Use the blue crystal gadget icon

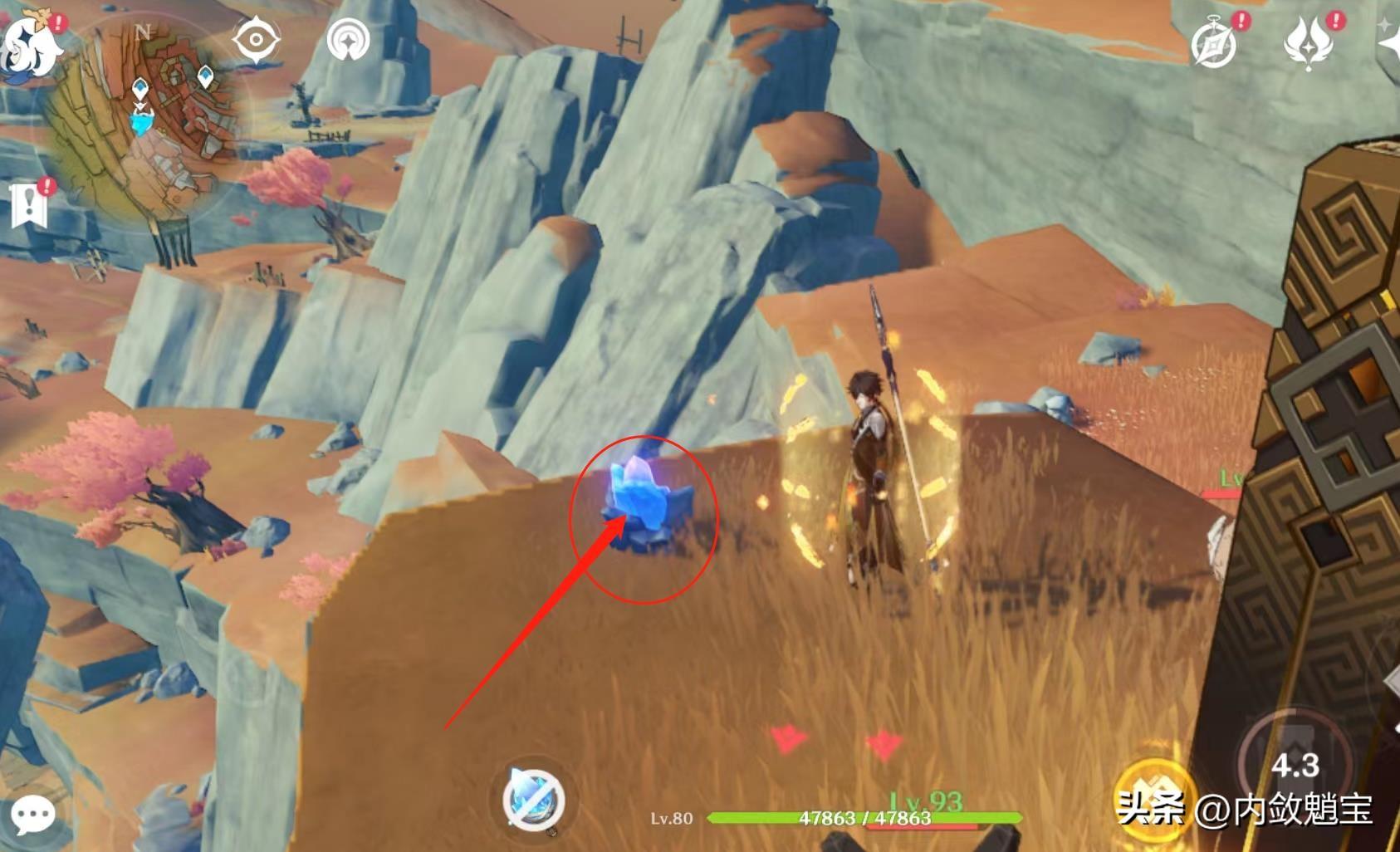534,800
